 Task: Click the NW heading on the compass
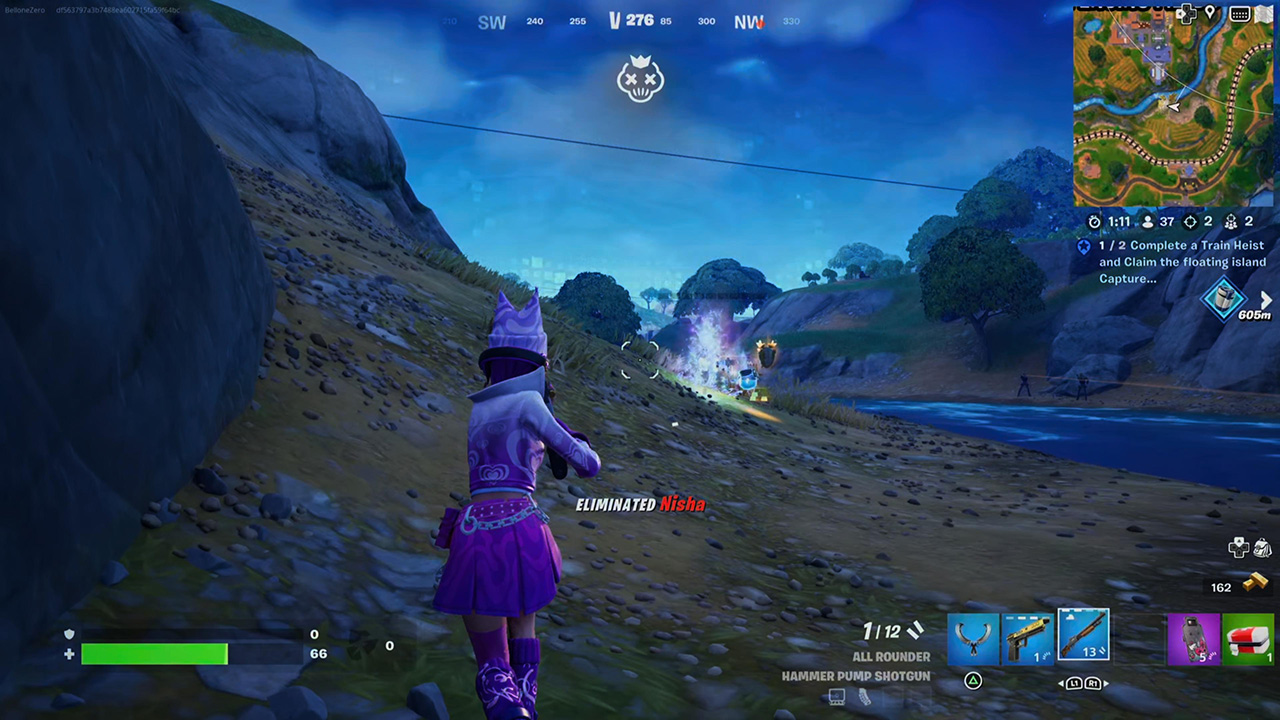click(x=747, y=21)
